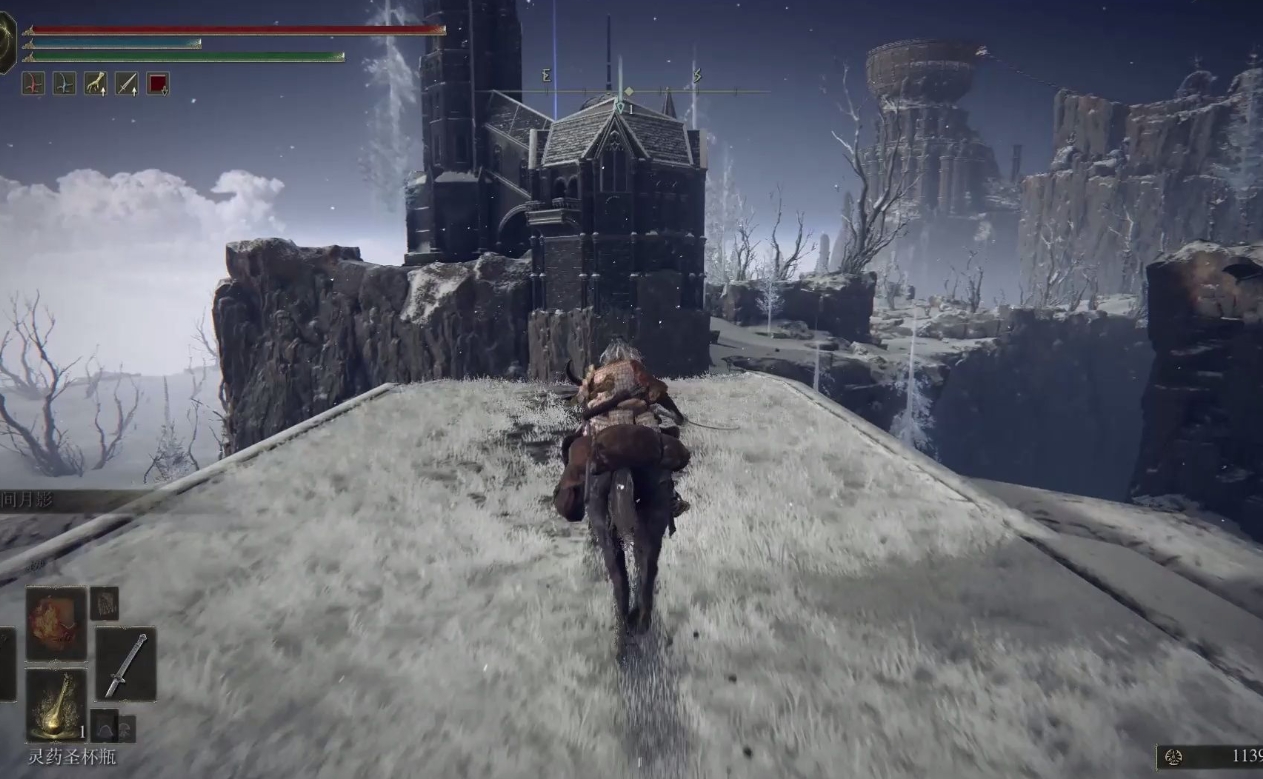
Task: Inspect the red square debuff icon
Action: coord(158,84)
